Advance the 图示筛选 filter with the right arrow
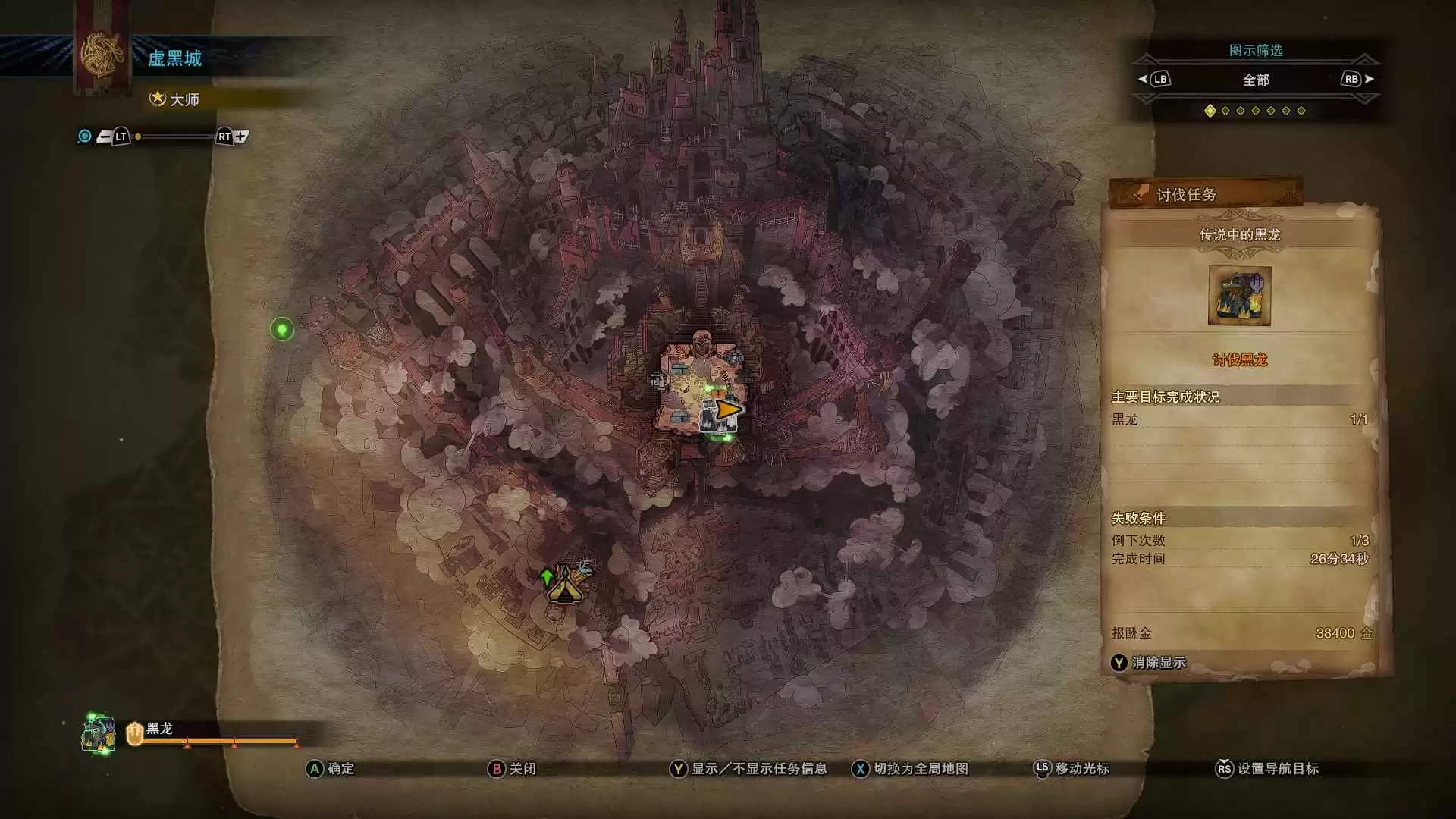This screenshot has width=1456, height=819. [1369, 79]
